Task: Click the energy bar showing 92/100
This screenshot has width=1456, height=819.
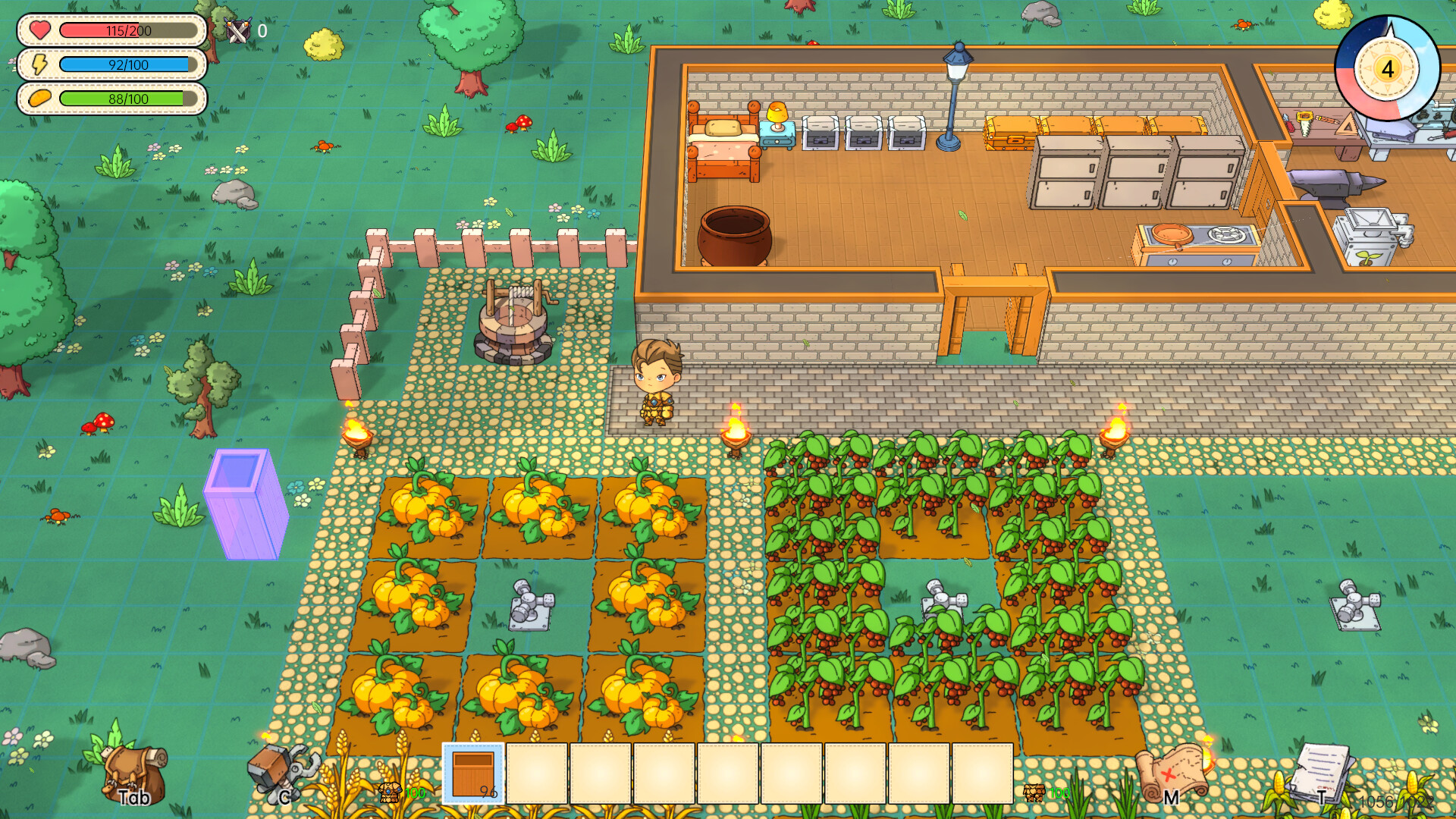Action: [127, 65]
